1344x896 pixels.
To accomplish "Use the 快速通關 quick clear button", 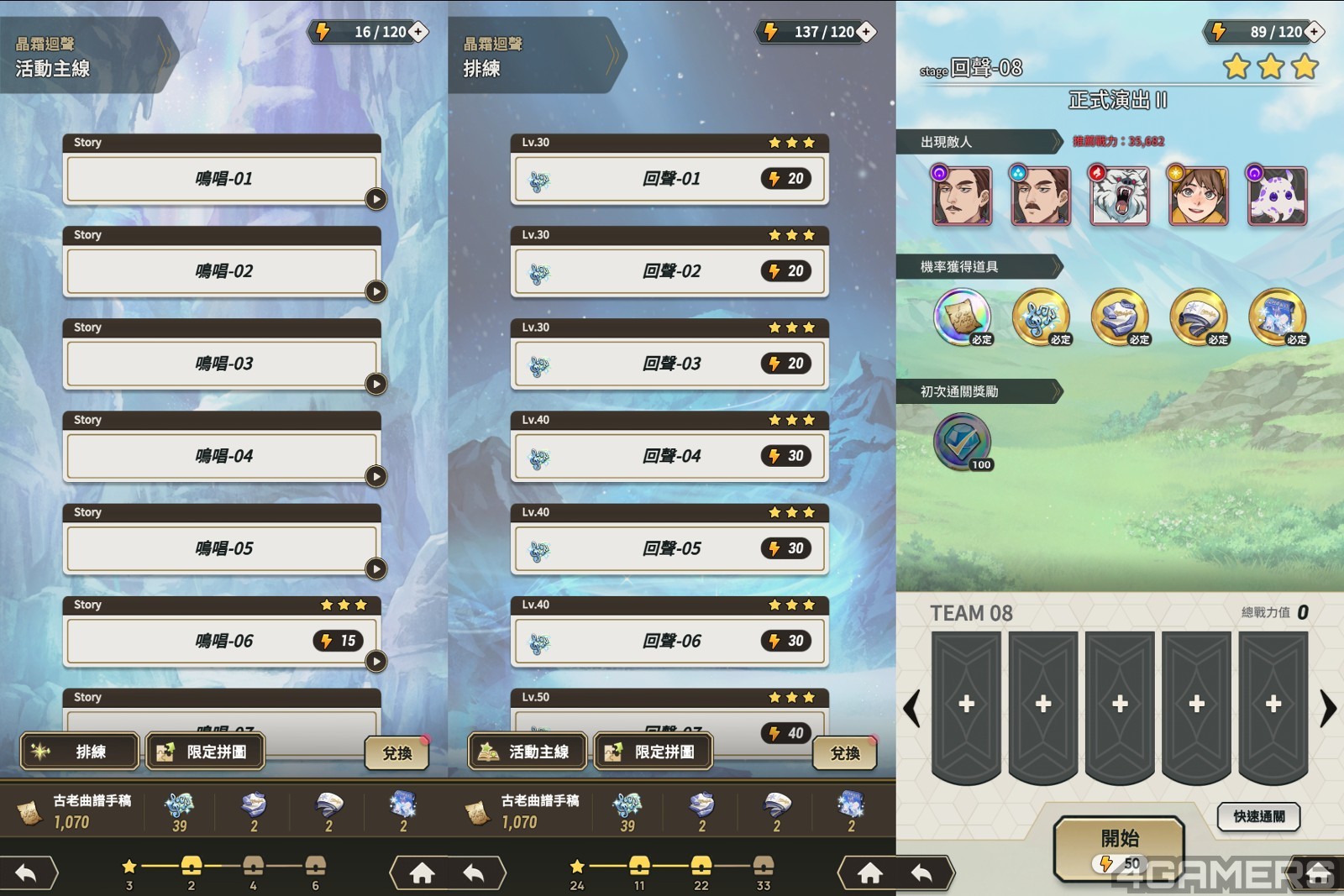I will tap(1258, 816).
